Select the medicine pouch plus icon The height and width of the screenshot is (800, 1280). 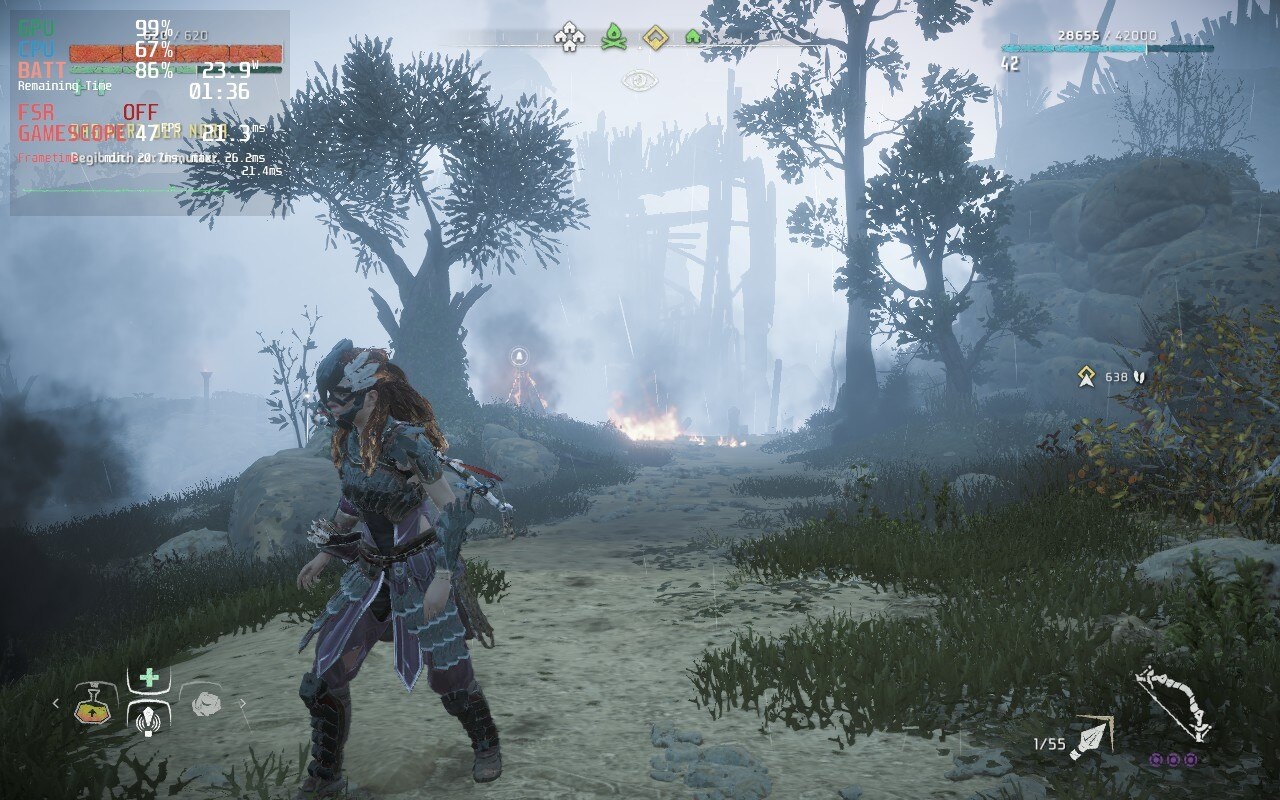pos(148,678)
